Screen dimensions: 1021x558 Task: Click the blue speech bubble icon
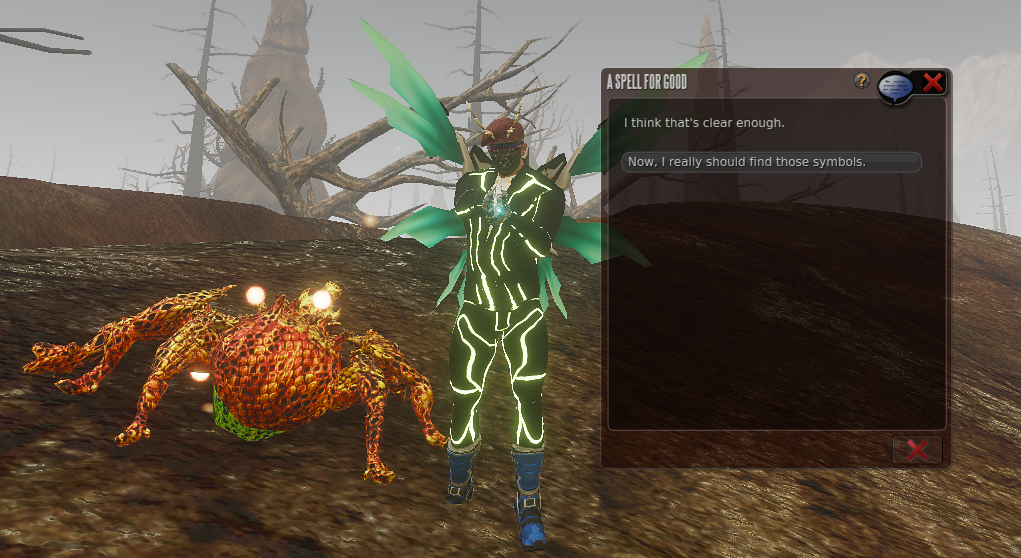point(896,88)
